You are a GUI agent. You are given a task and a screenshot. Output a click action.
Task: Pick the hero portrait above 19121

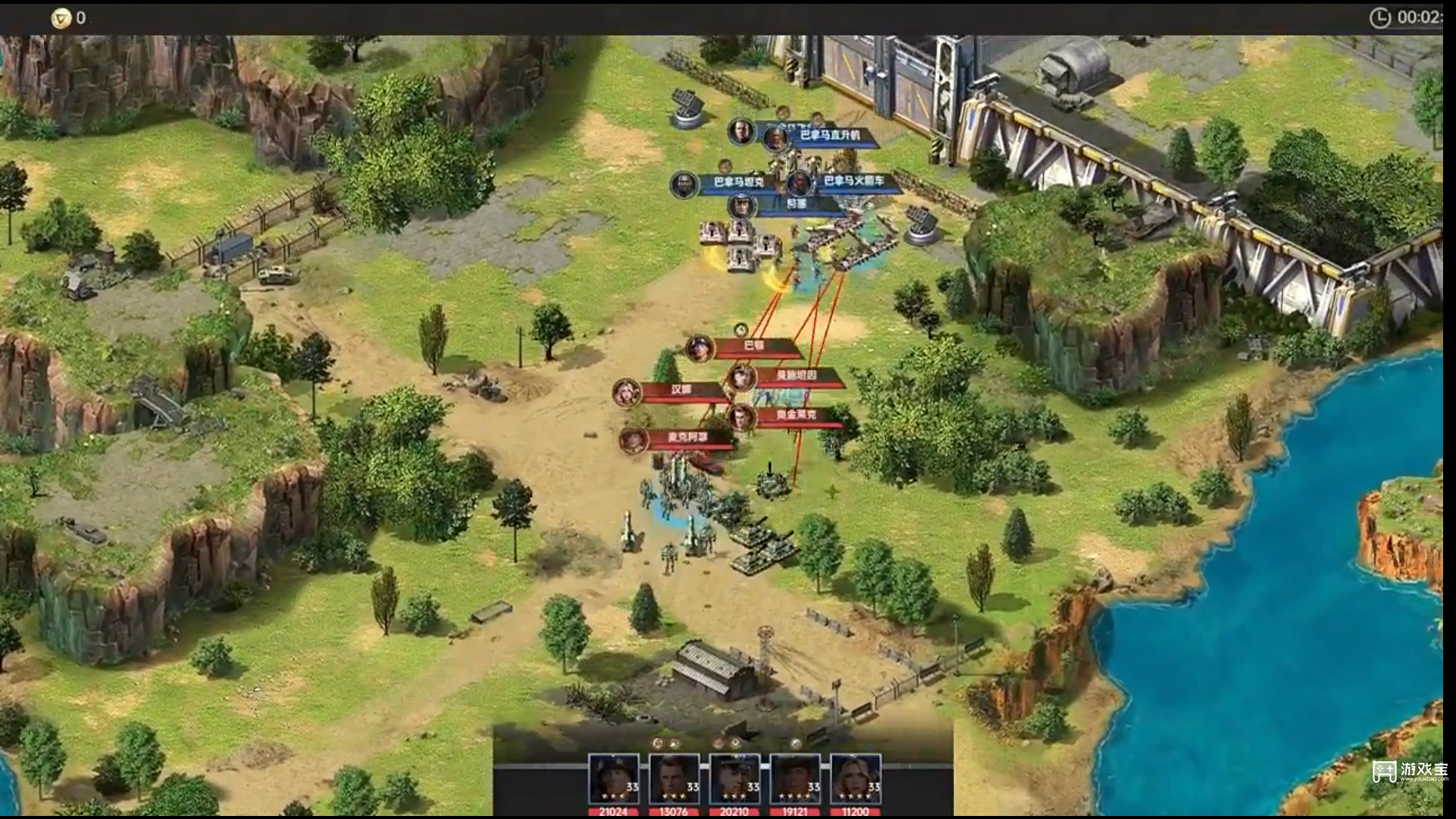794,779
